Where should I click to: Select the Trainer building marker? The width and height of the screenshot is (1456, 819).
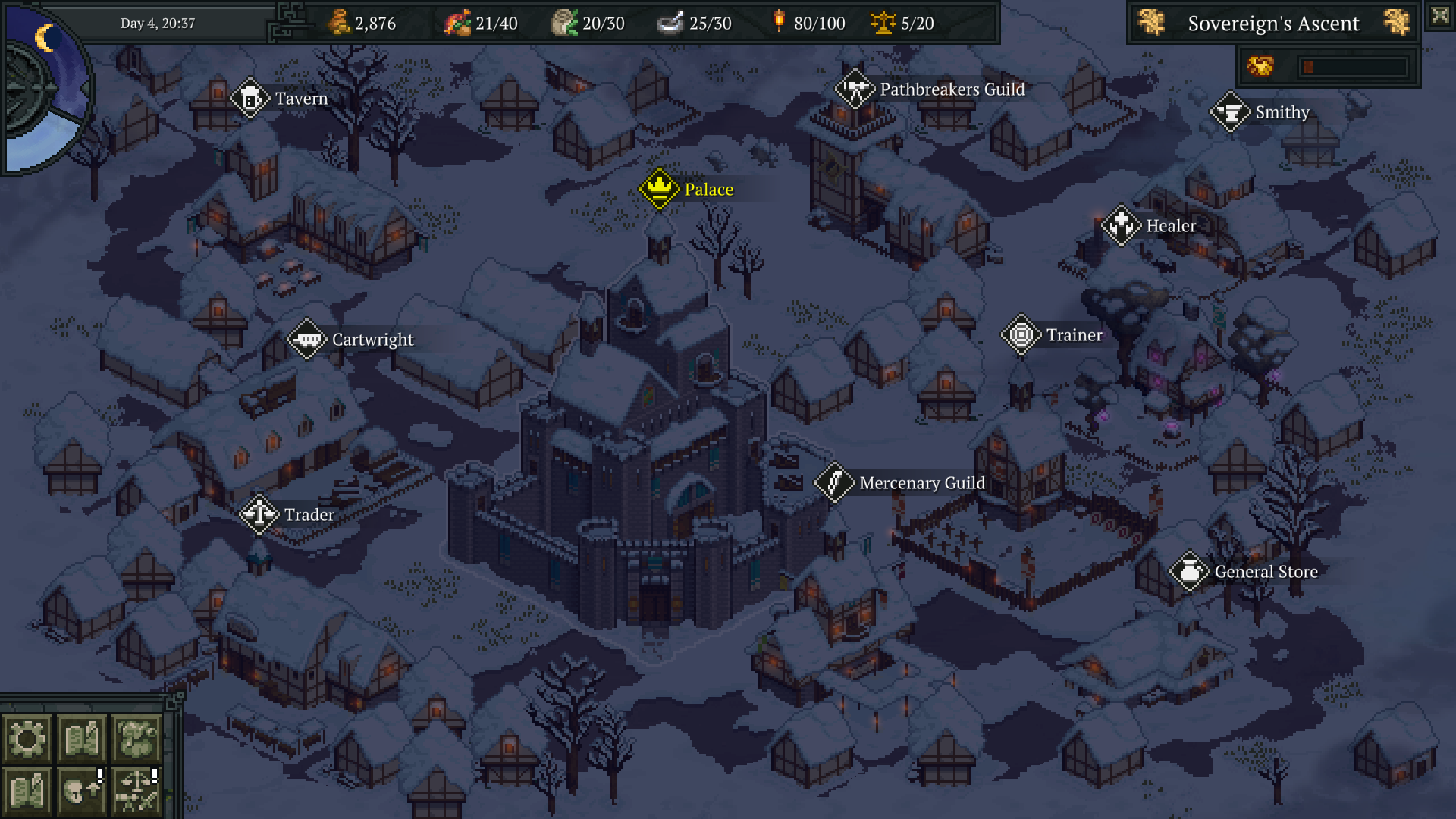[1021, 334]
